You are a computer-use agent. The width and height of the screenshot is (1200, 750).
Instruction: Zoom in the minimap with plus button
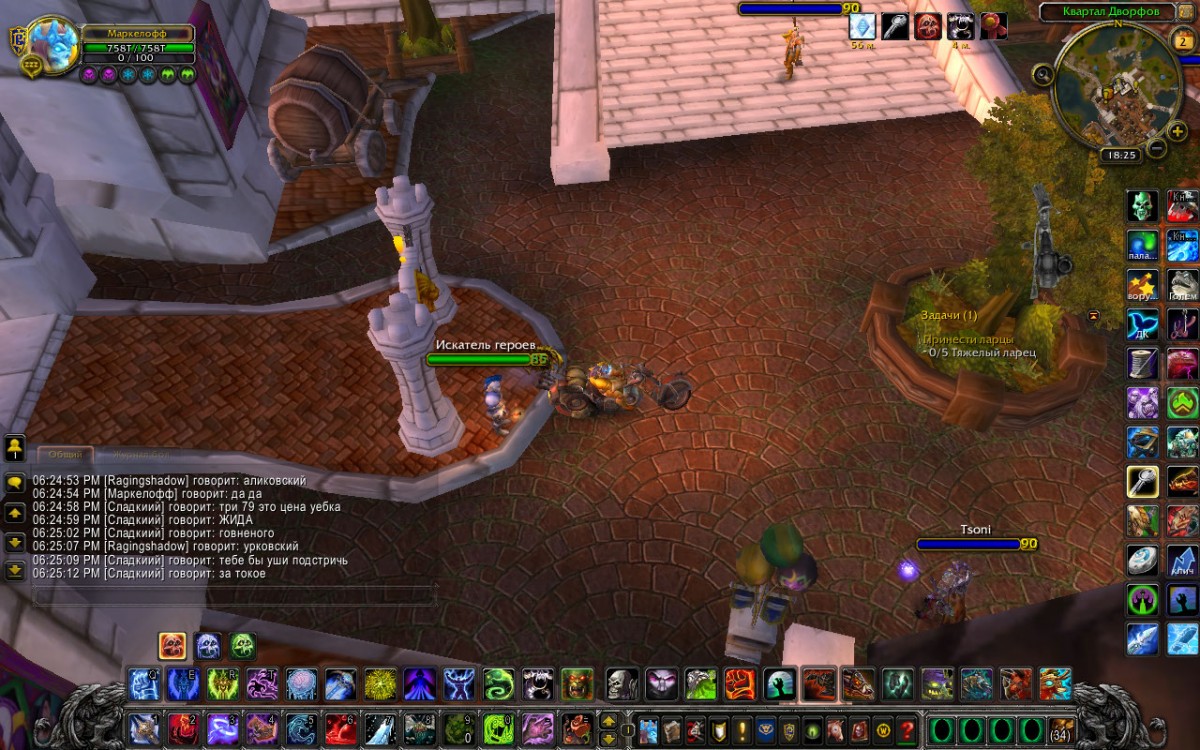(x=1176, y=130)
